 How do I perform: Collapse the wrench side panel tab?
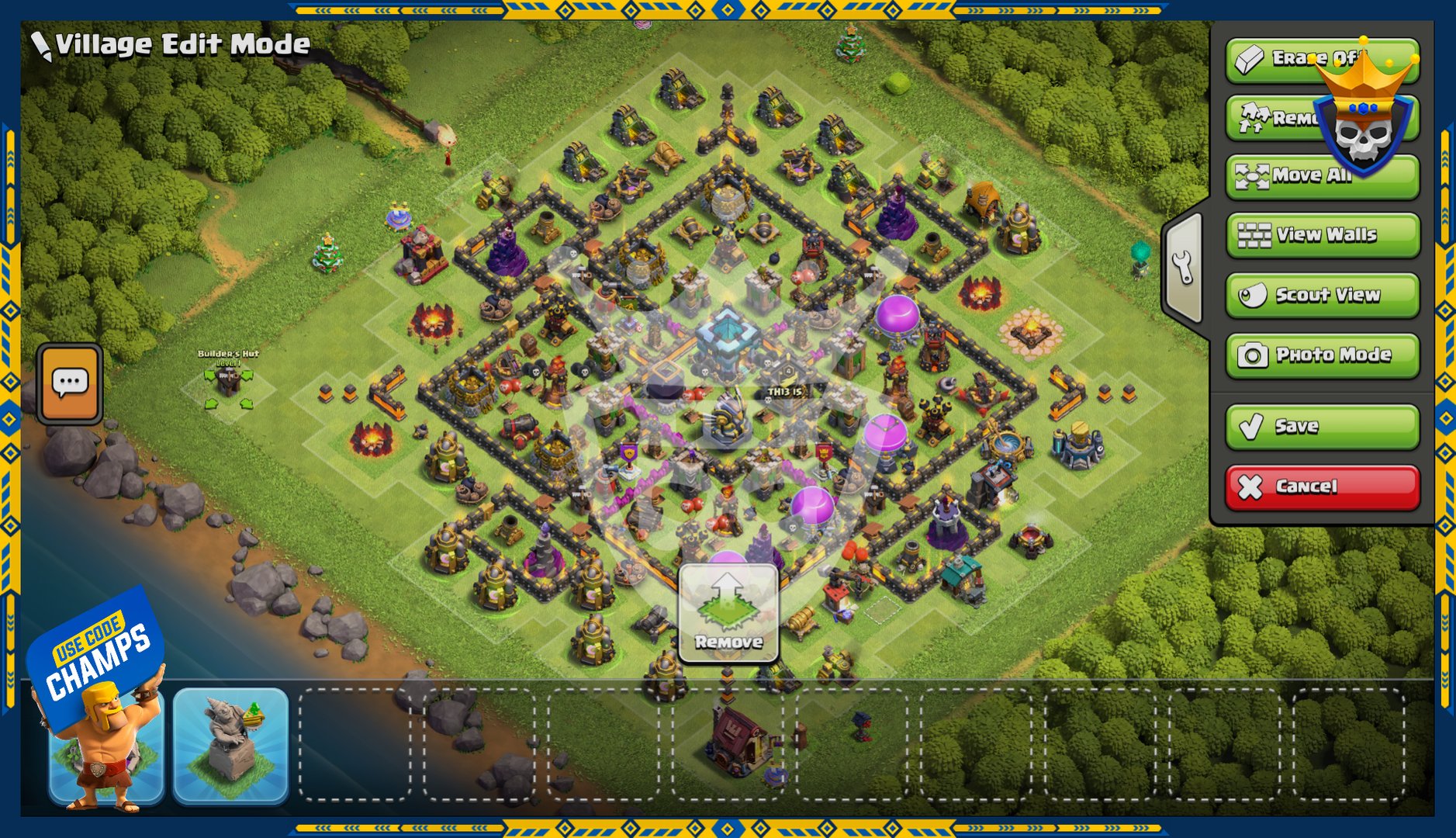point(1183,268)
